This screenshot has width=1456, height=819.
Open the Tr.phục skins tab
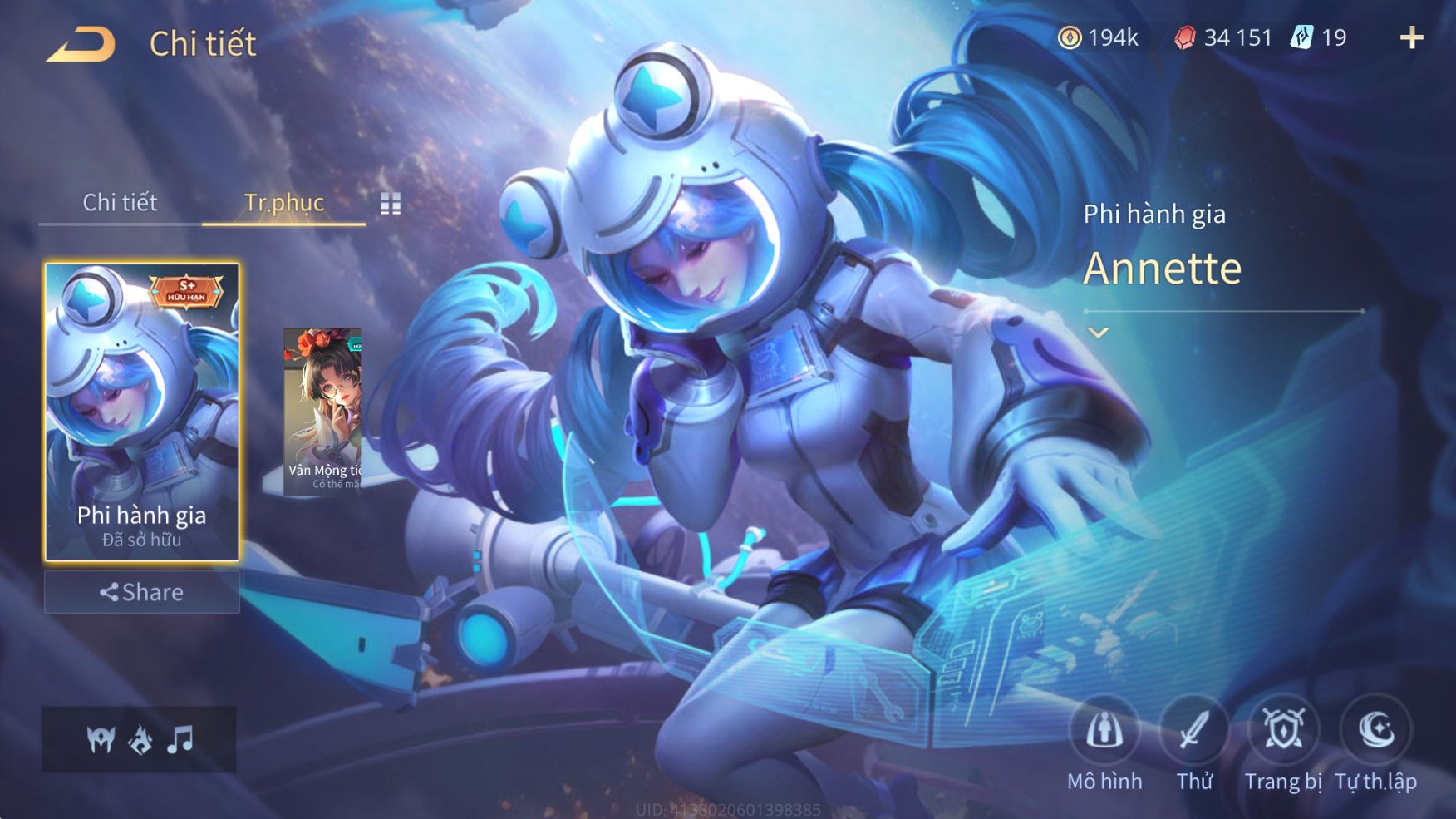click(283, 202)
